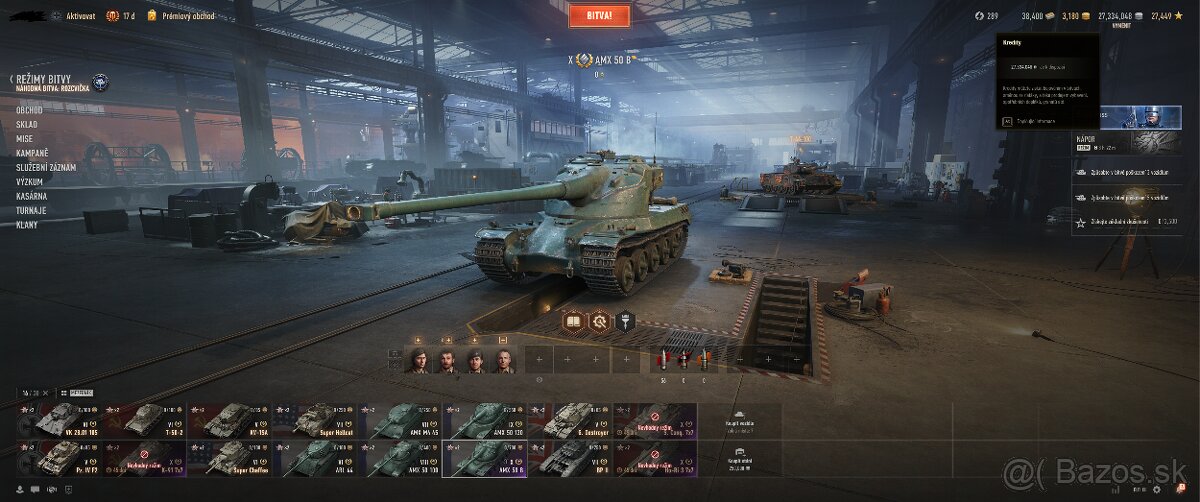Show the Kampaně screen
The width and height of the screenshot is (1200, 502).
click(x=33, y=153)
